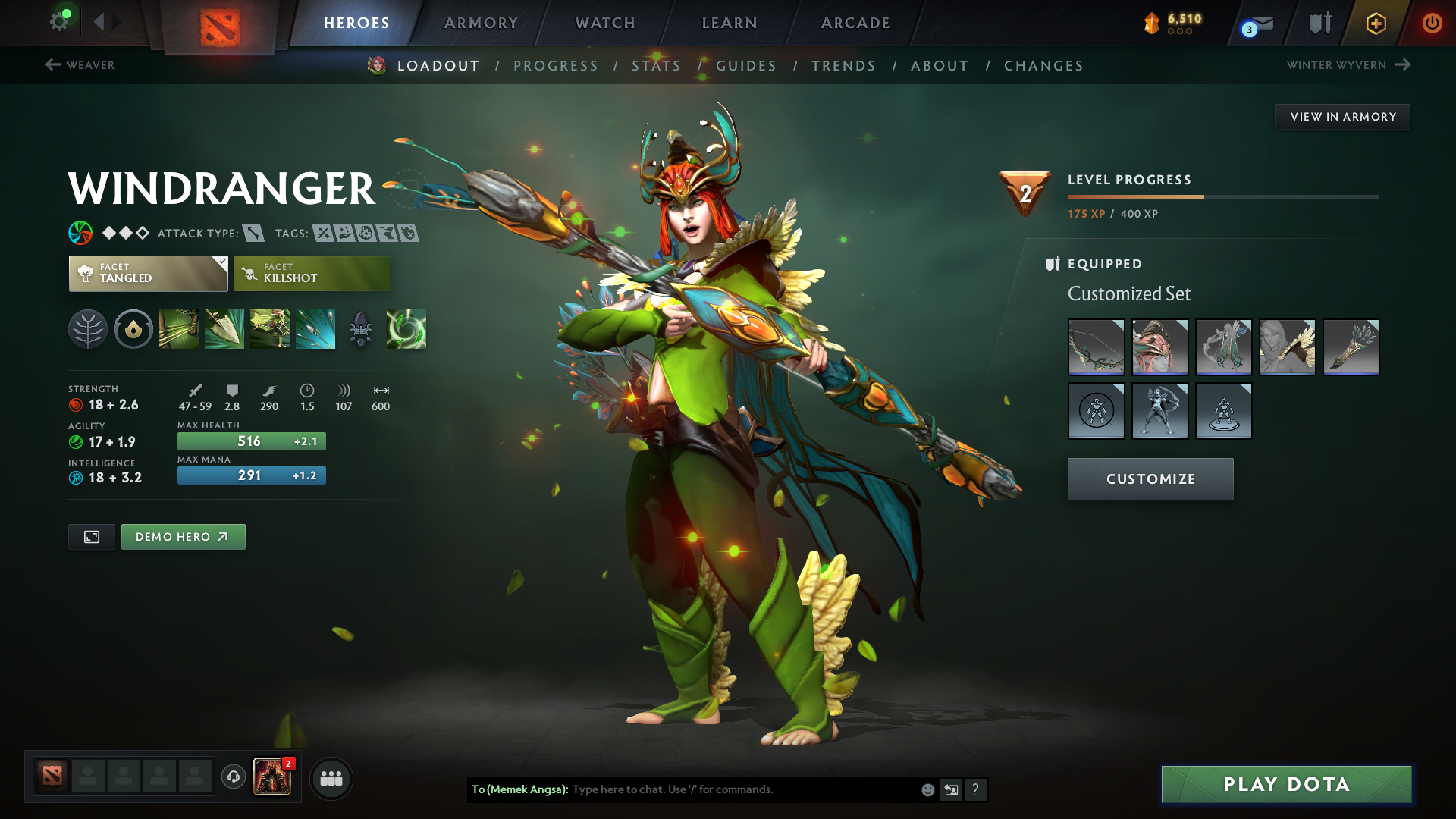Quit the game with power button
The height and width of the screenshot is (819, 1456).
pos(1432,23)
